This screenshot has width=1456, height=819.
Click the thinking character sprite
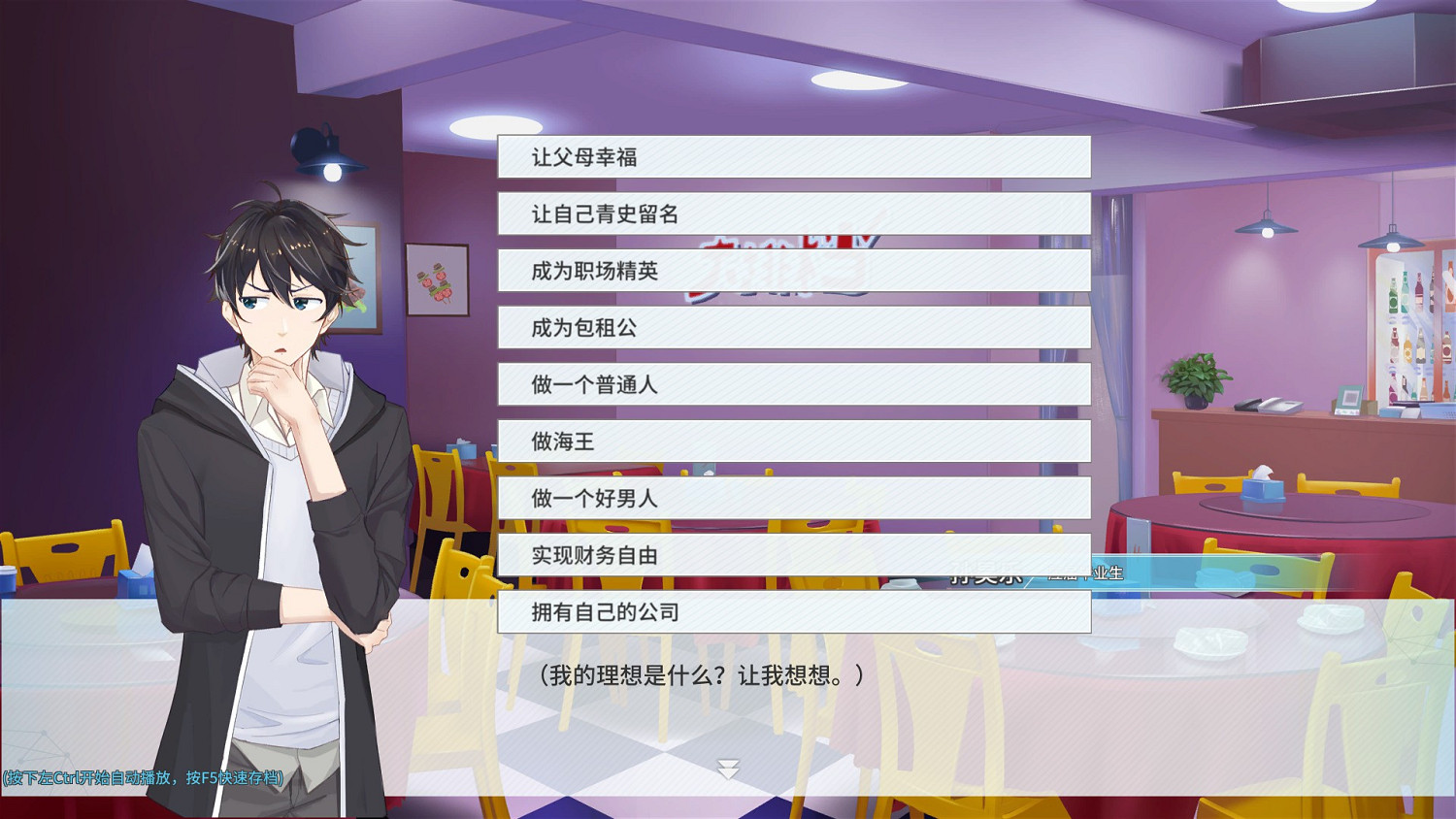point(281,437)
